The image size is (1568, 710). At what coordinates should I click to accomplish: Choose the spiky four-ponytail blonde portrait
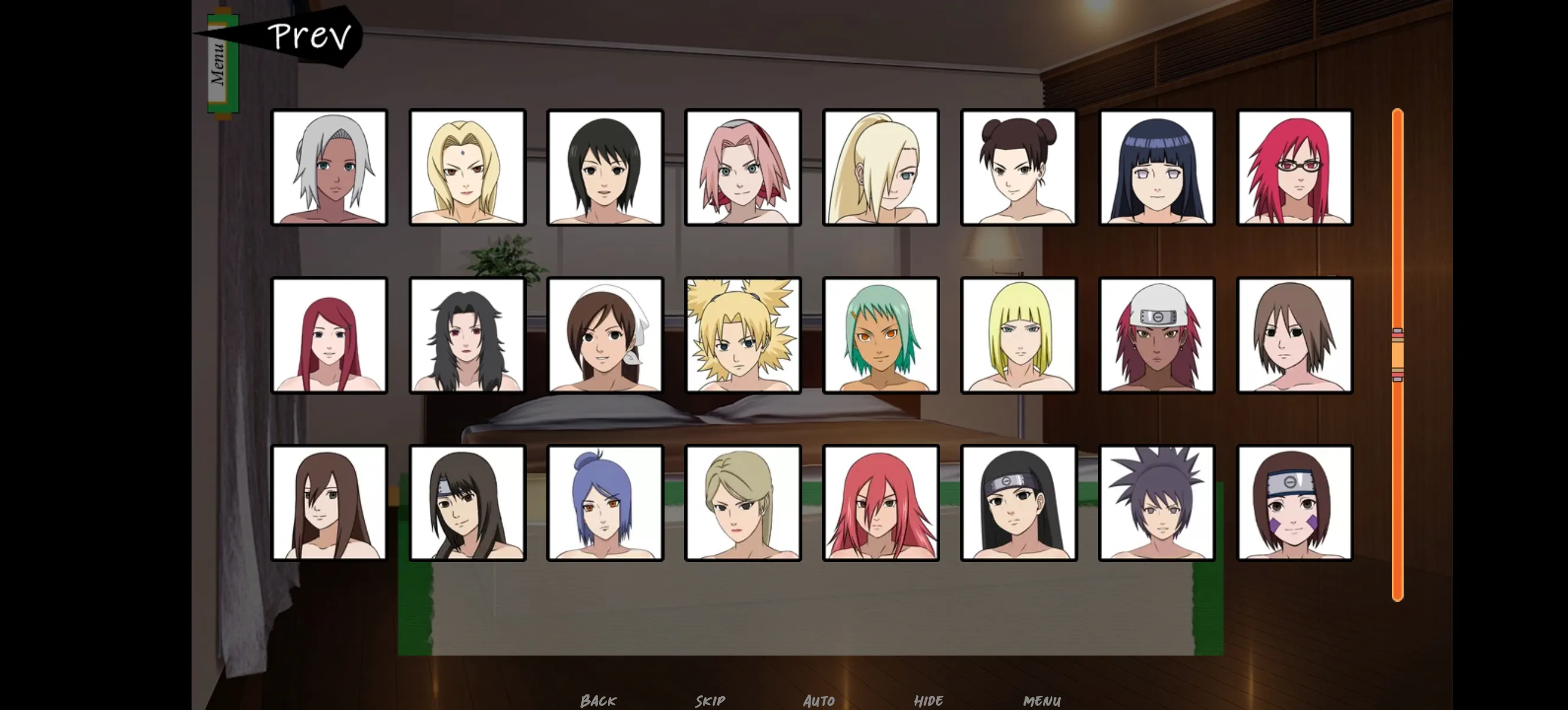(x=743, y=335)
